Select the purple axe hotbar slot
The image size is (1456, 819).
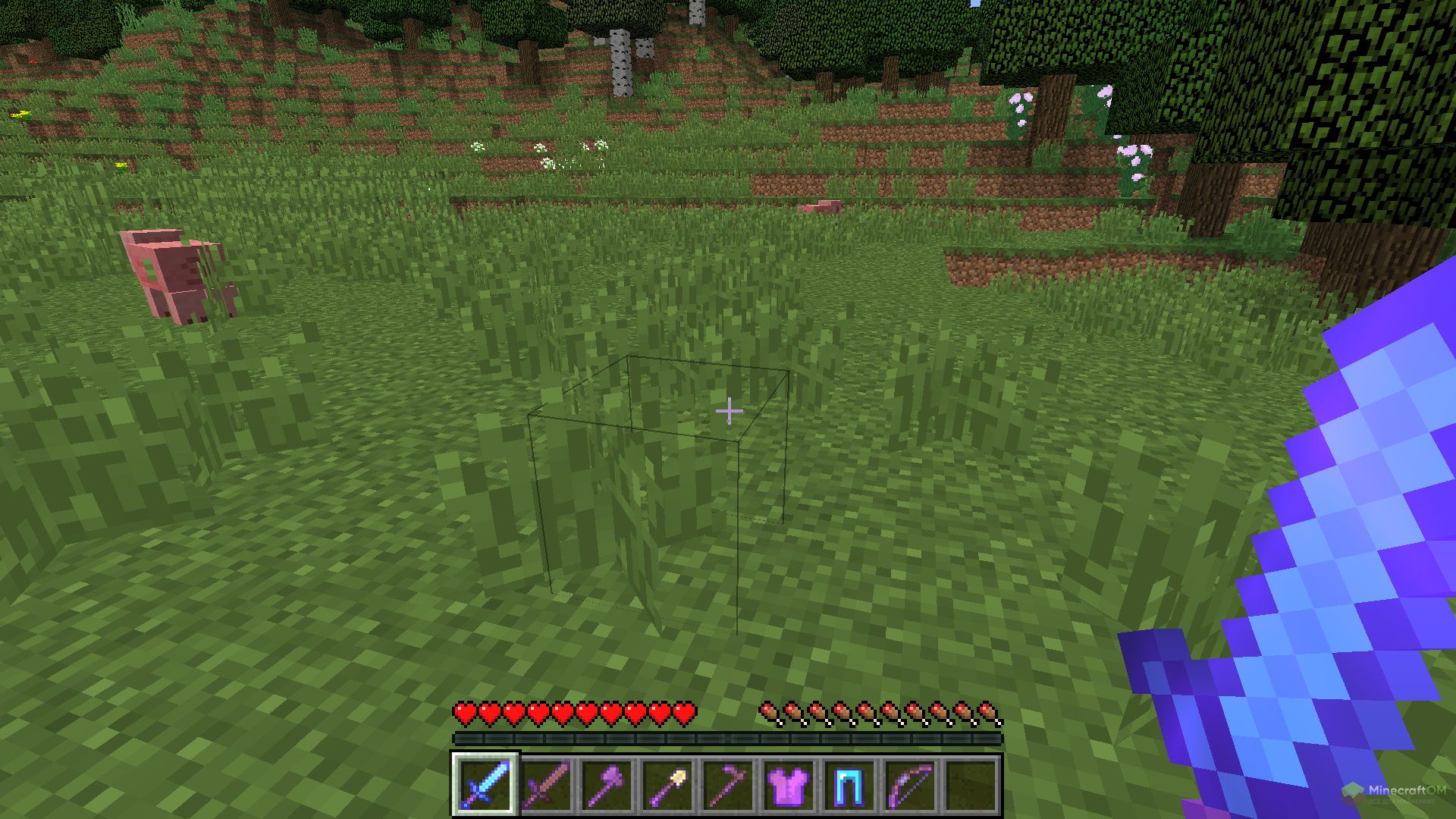607,784
